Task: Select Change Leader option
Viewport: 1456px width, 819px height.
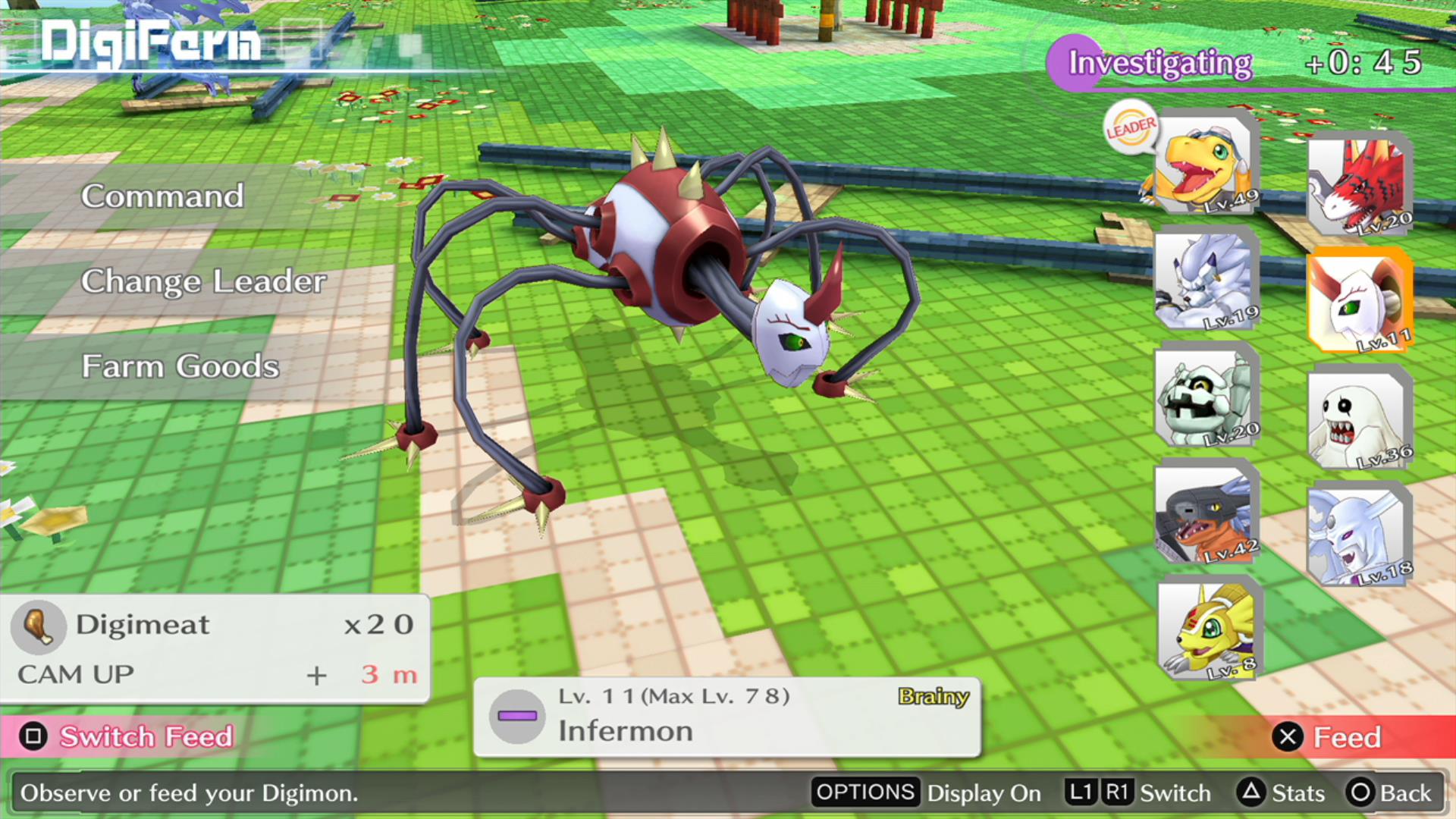Action: (x=203, y=281)
